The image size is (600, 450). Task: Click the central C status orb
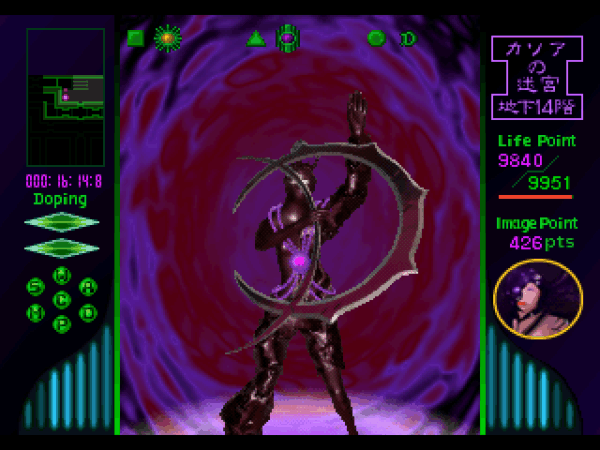pos(62,299)
